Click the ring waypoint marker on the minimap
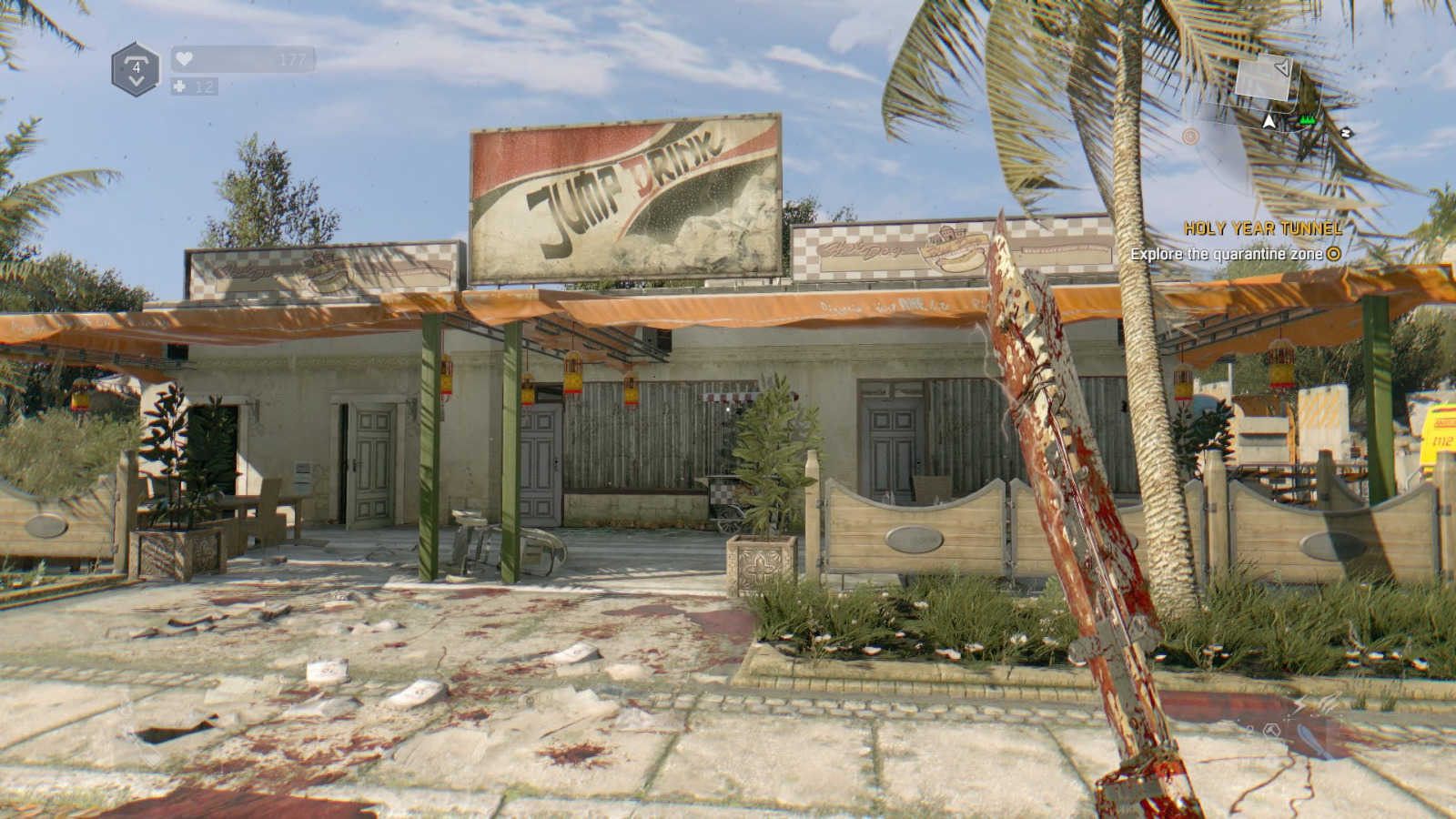Screen dimensions: 1456x819 click(x=1190, y=136)
